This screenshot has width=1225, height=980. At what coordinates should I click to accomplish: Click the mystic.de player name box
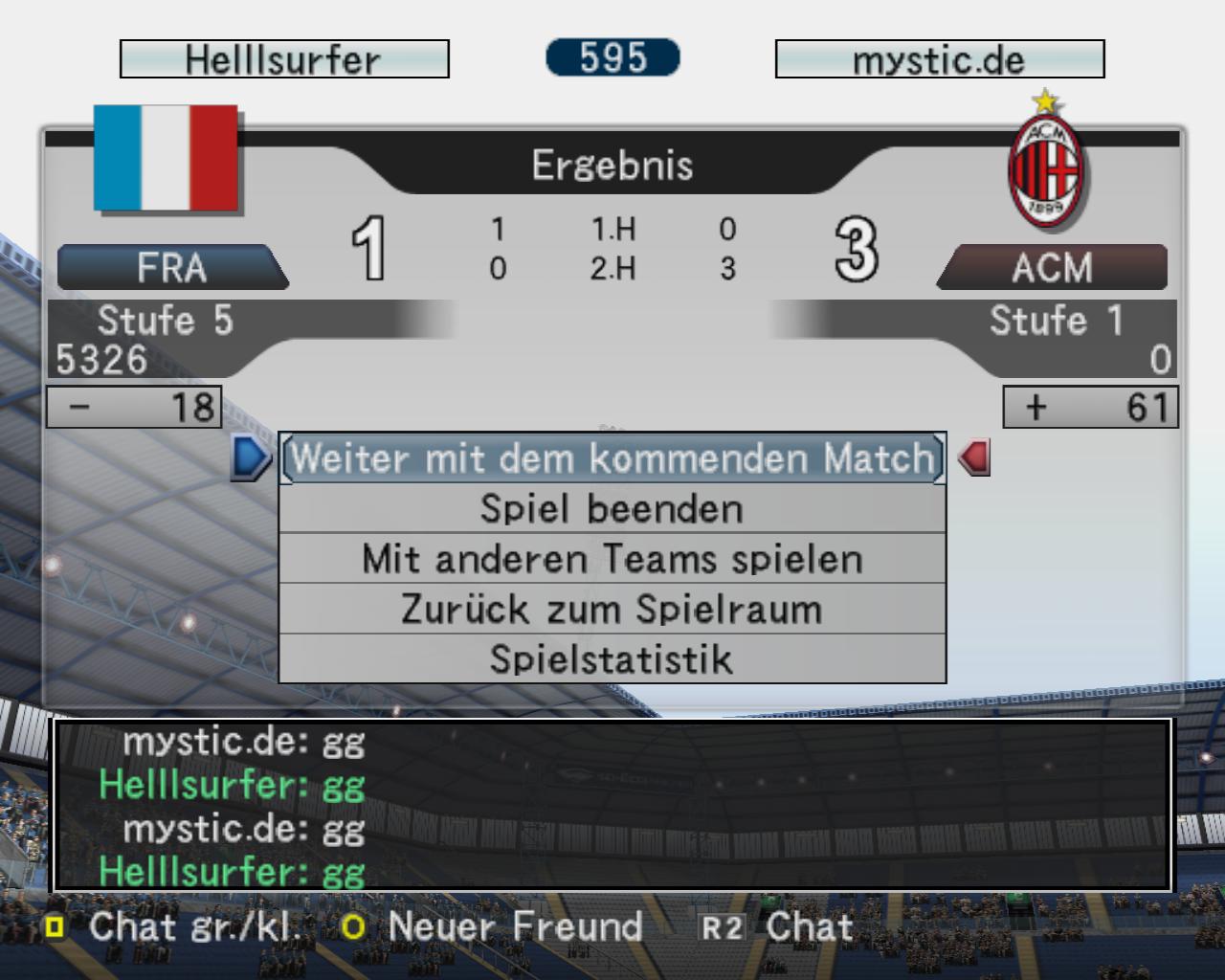point(939,59)
